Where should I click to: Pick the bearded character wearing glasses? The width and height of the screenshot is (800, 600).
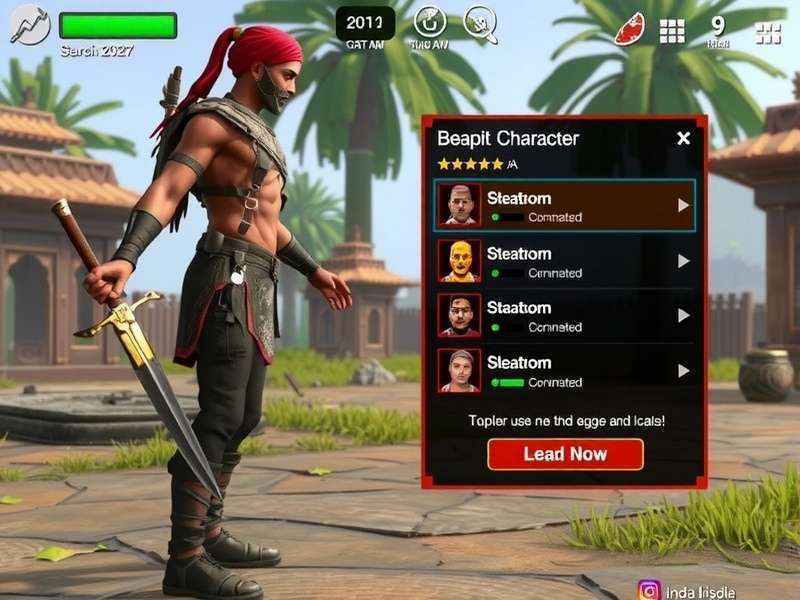tap(564, 315)
